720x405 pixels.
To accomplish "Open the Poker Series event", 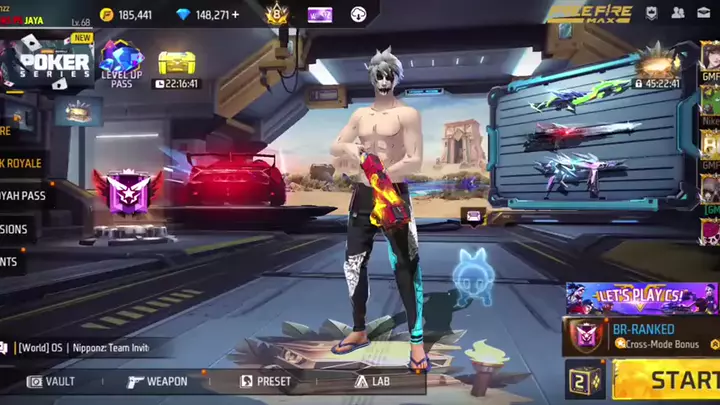I will 49,62.
